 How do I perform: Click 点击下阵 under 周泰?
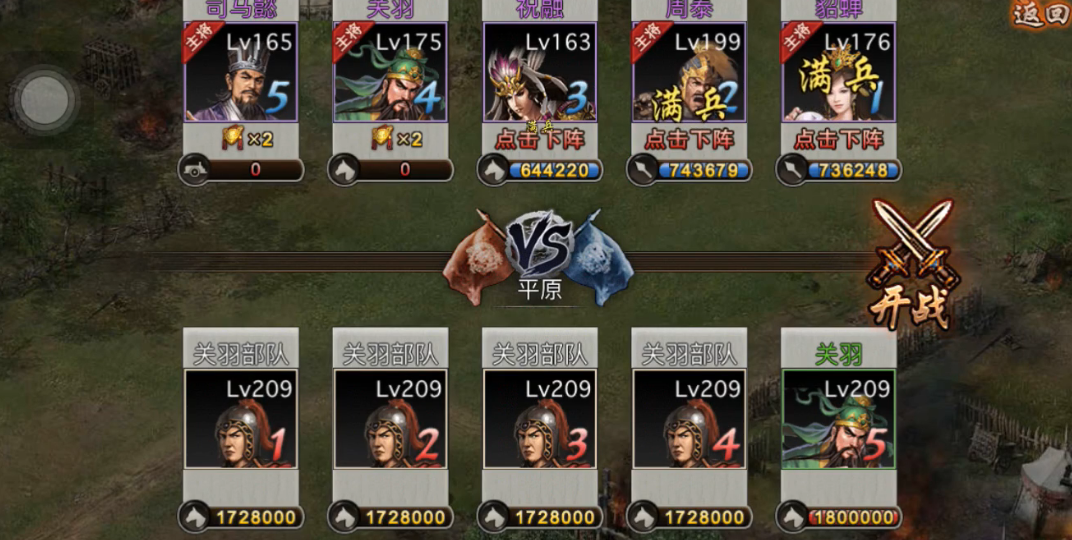click(689, 138)
